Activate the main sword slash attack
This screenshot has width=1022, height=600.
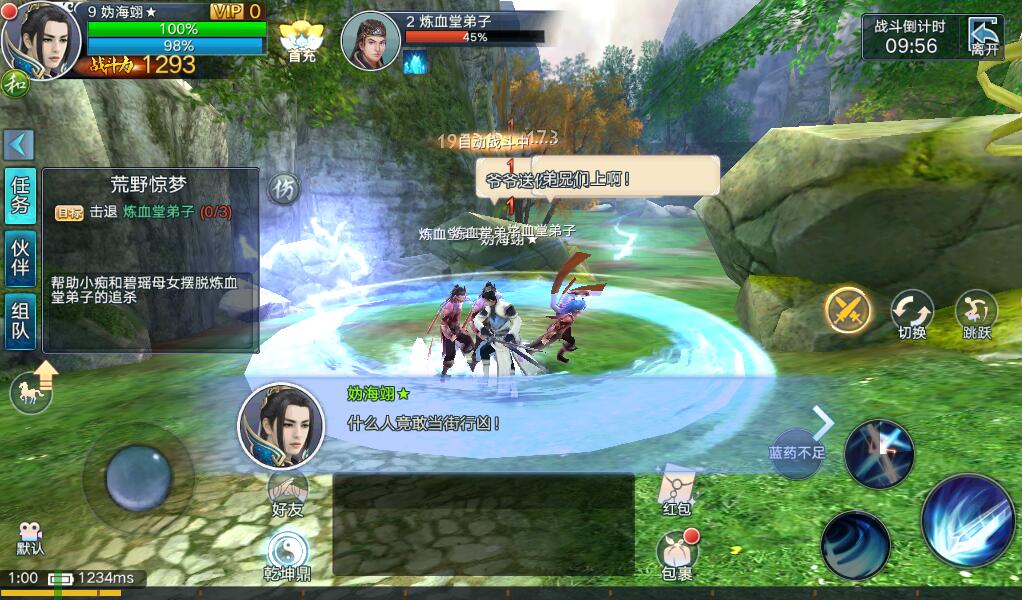967,520
